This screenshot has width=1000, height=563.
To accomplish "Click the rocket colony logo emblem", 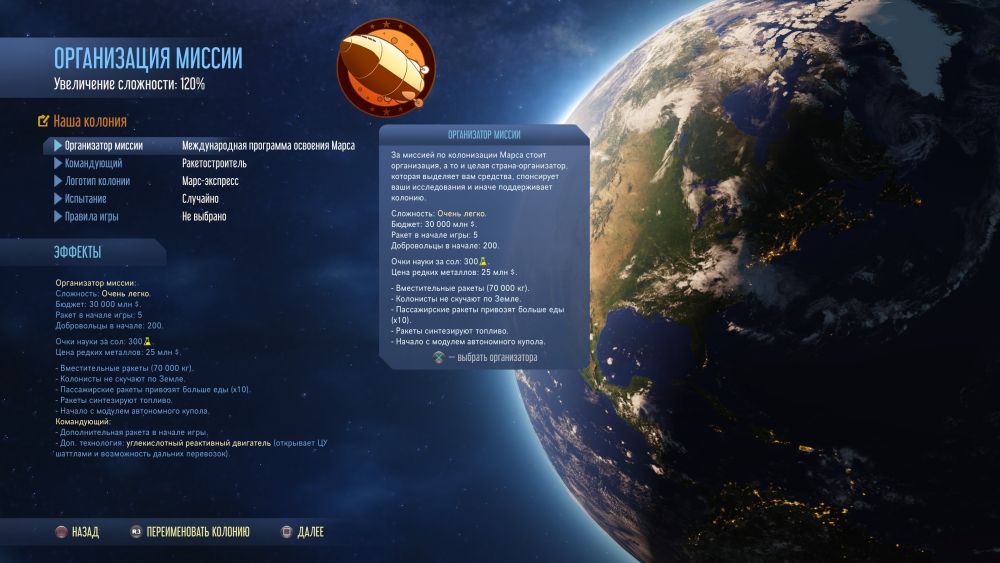I will pos(386,68).
